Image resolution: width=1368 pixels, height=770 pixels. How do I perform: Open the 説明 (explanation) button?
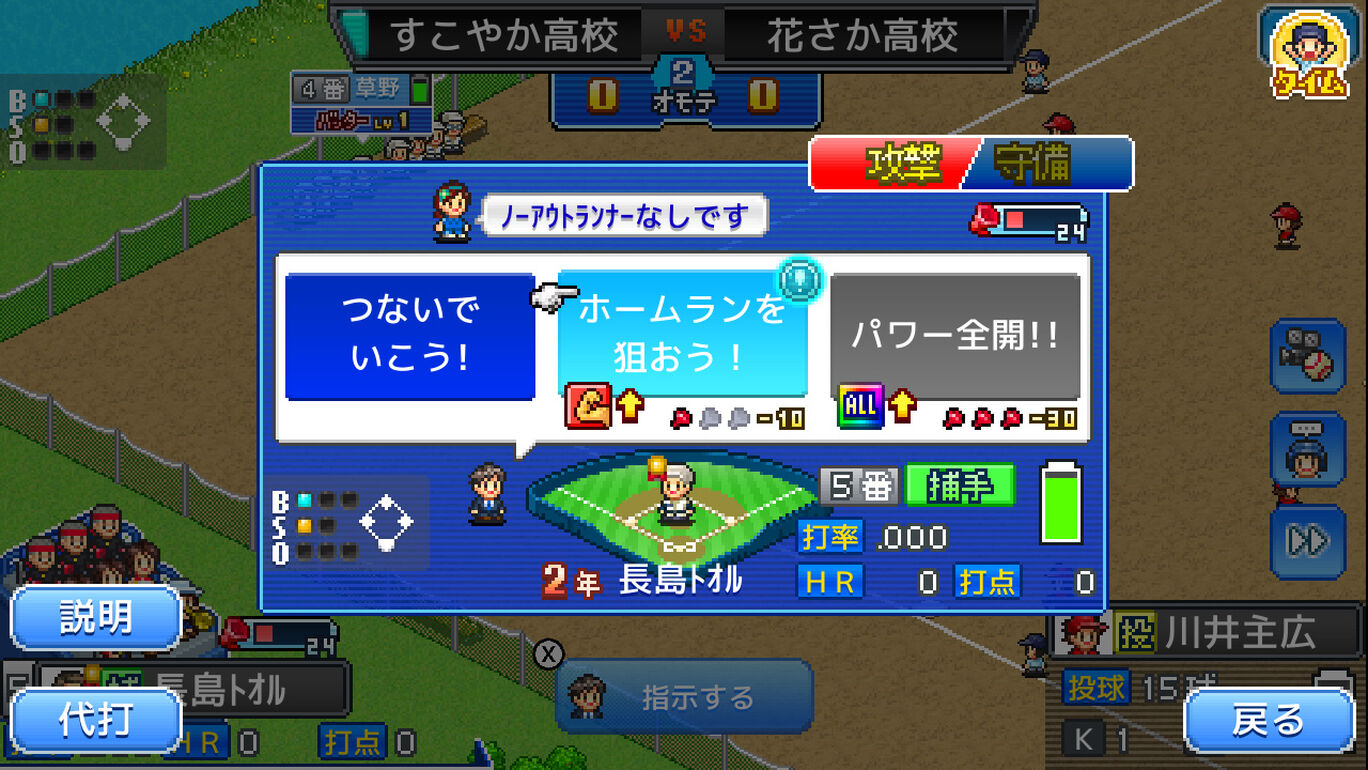coord(95,618)
